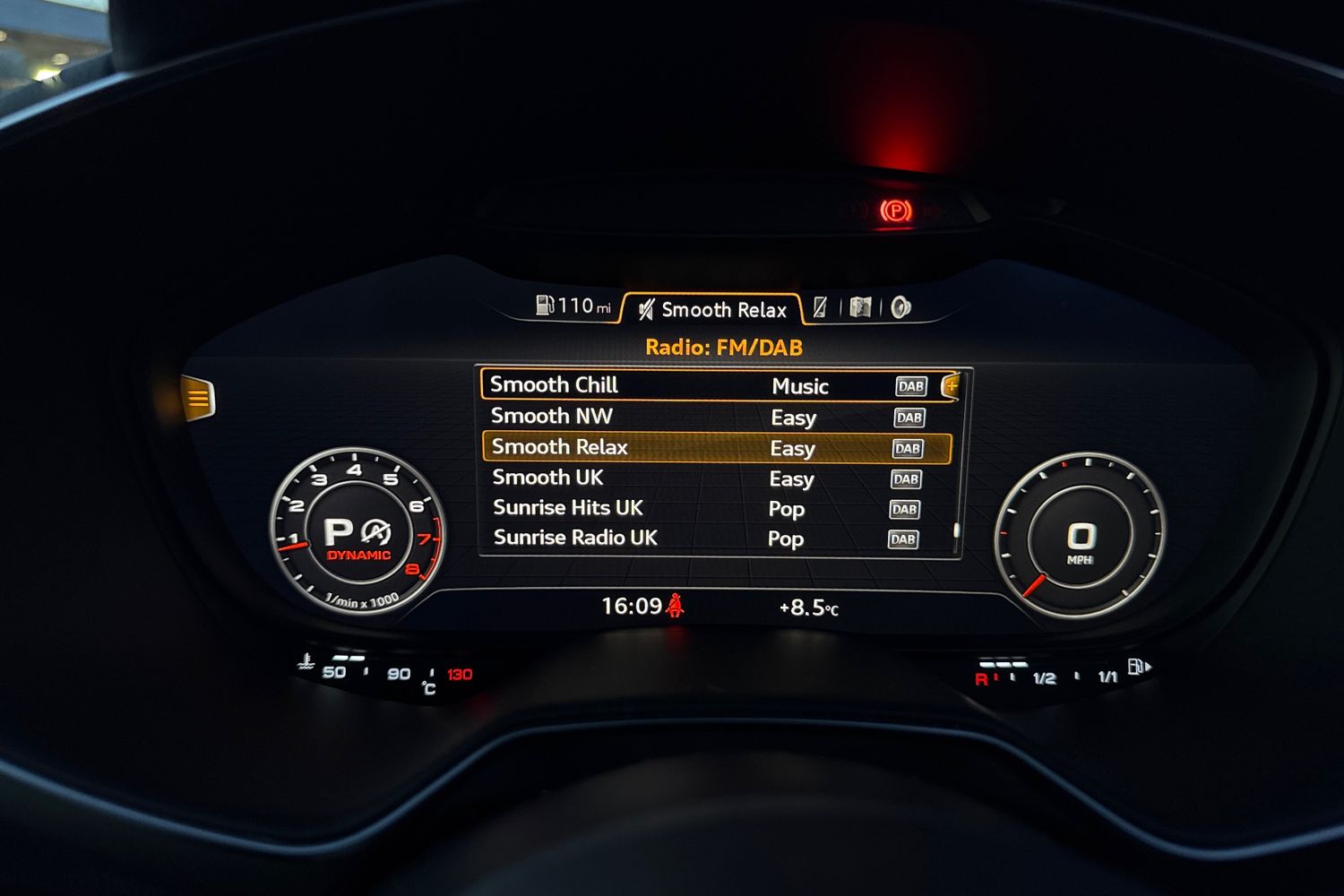
Task: Open the navigation map icon in the status bar
Action: click(x=860, y=306)
